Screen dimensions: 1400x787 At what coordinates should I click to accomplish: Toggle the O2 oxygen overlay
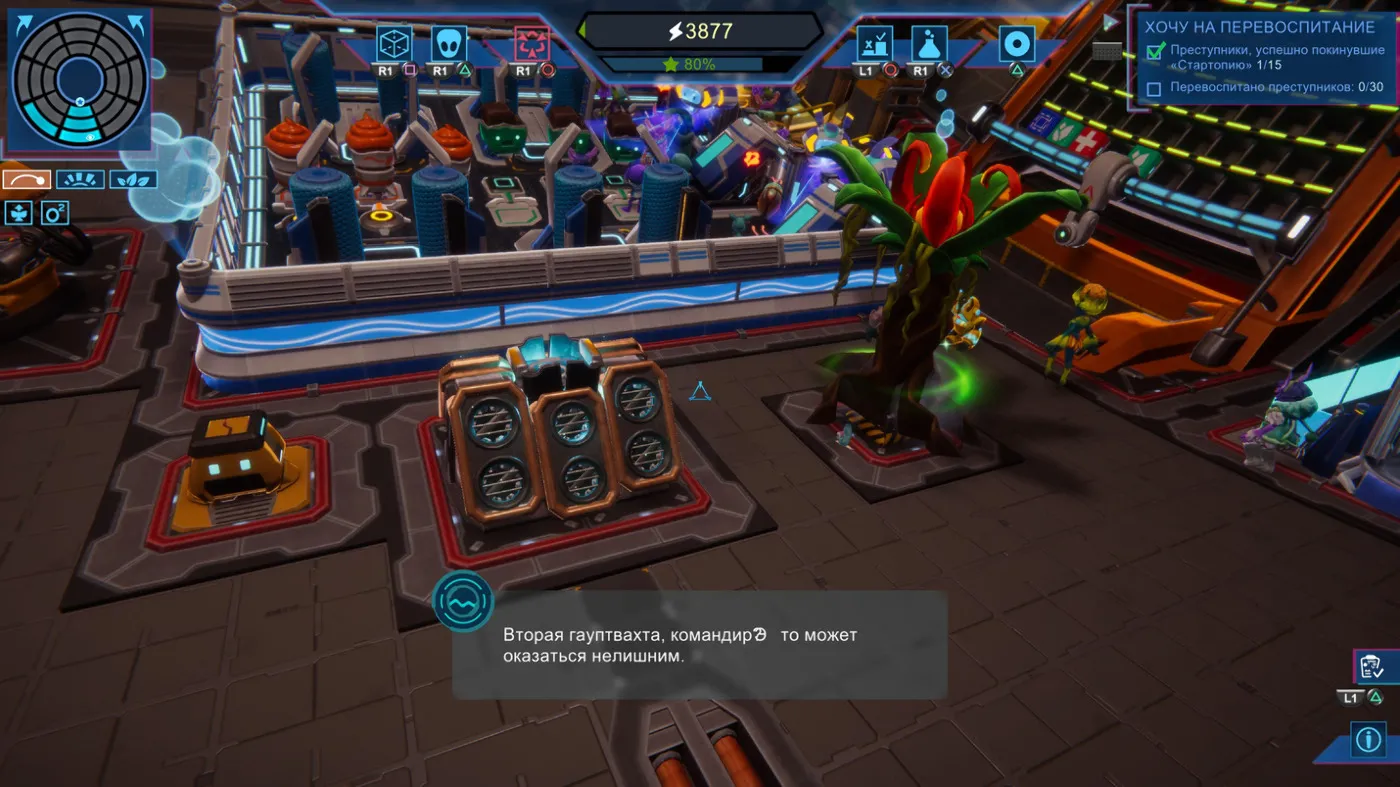(55, 212)
